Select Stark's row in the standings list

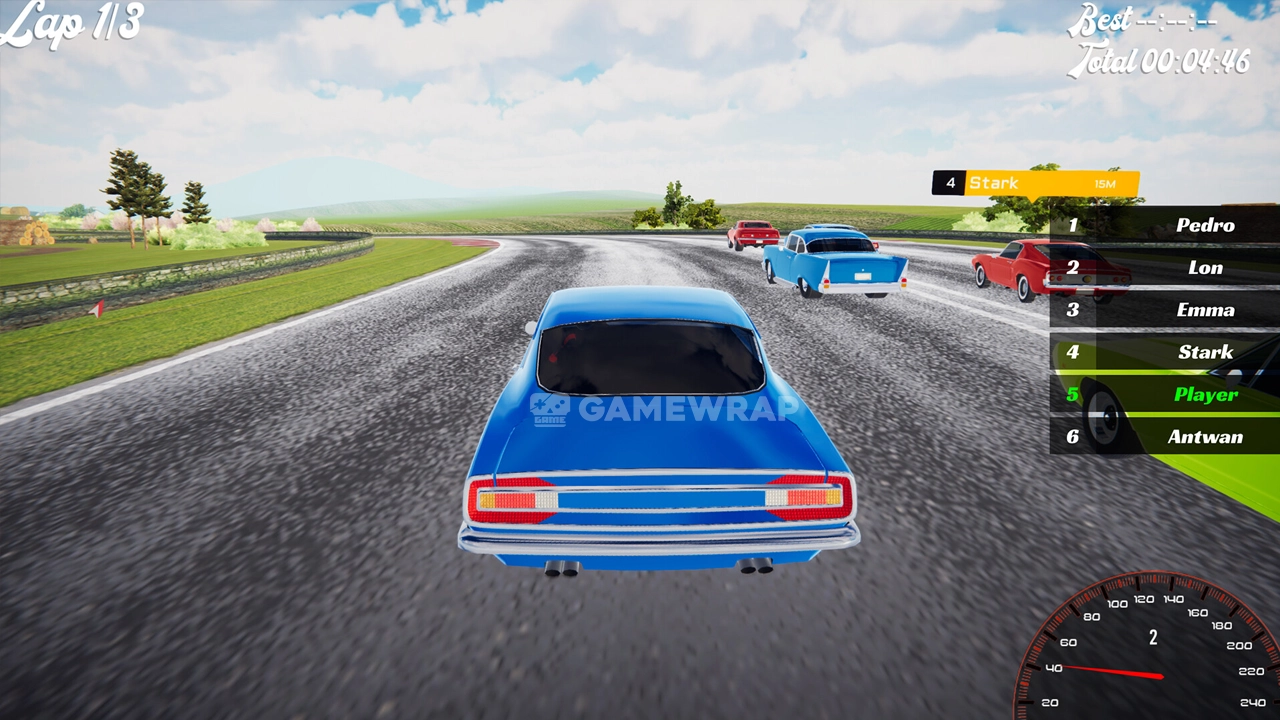coord(1165,352)
